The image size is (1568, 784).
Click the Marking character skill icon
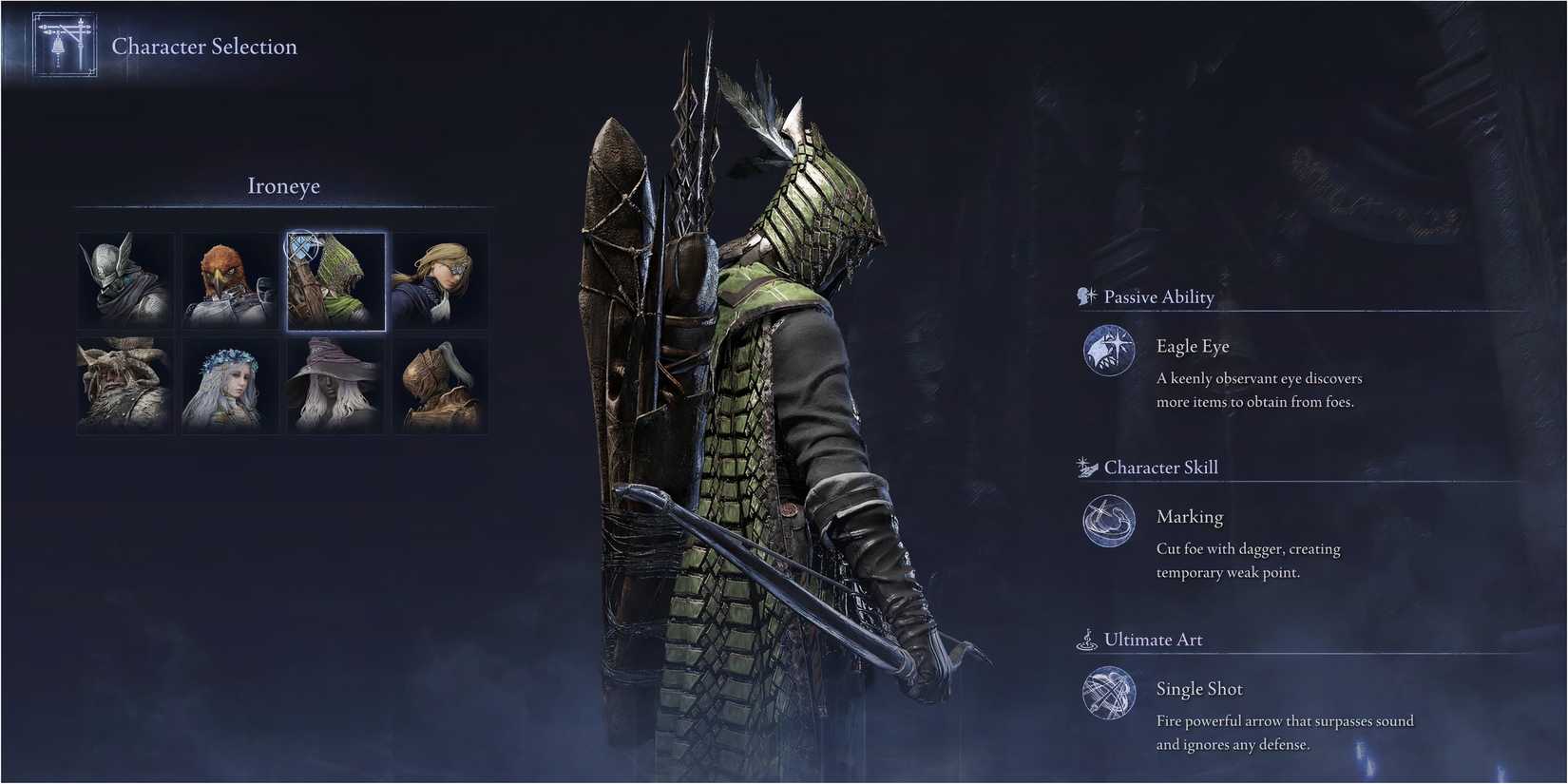1108,521
